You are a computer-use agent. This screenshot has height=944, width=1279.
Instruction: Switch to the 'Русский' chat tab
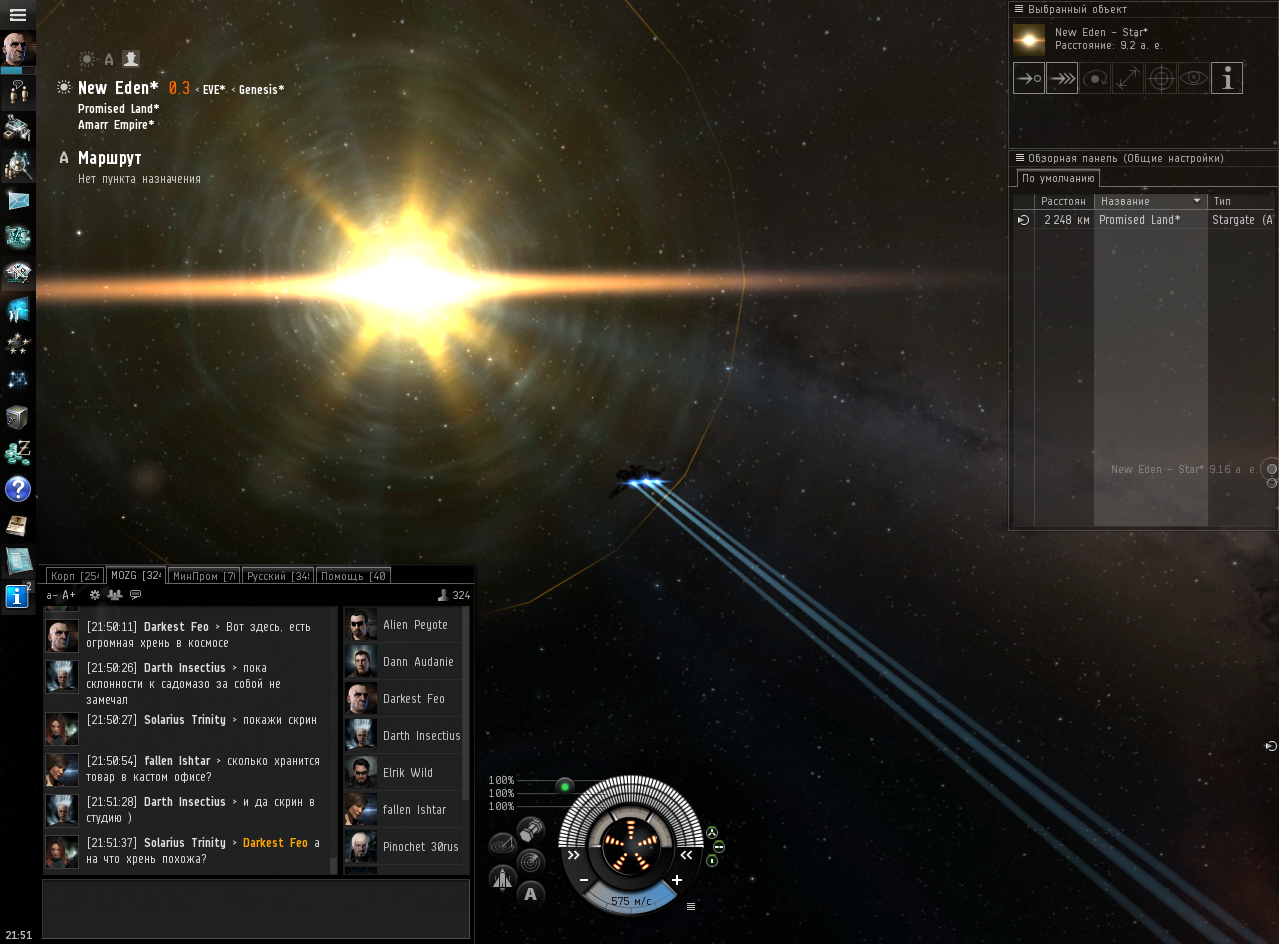click(x=278, y=576)
